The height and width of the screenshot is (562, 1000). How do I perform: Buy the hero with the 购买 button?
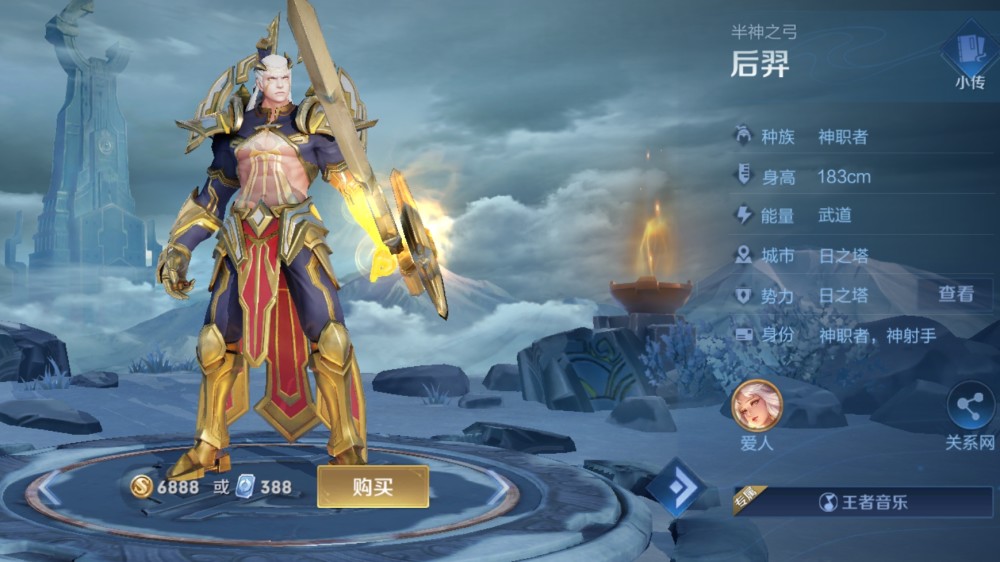[x=373, y=487]
